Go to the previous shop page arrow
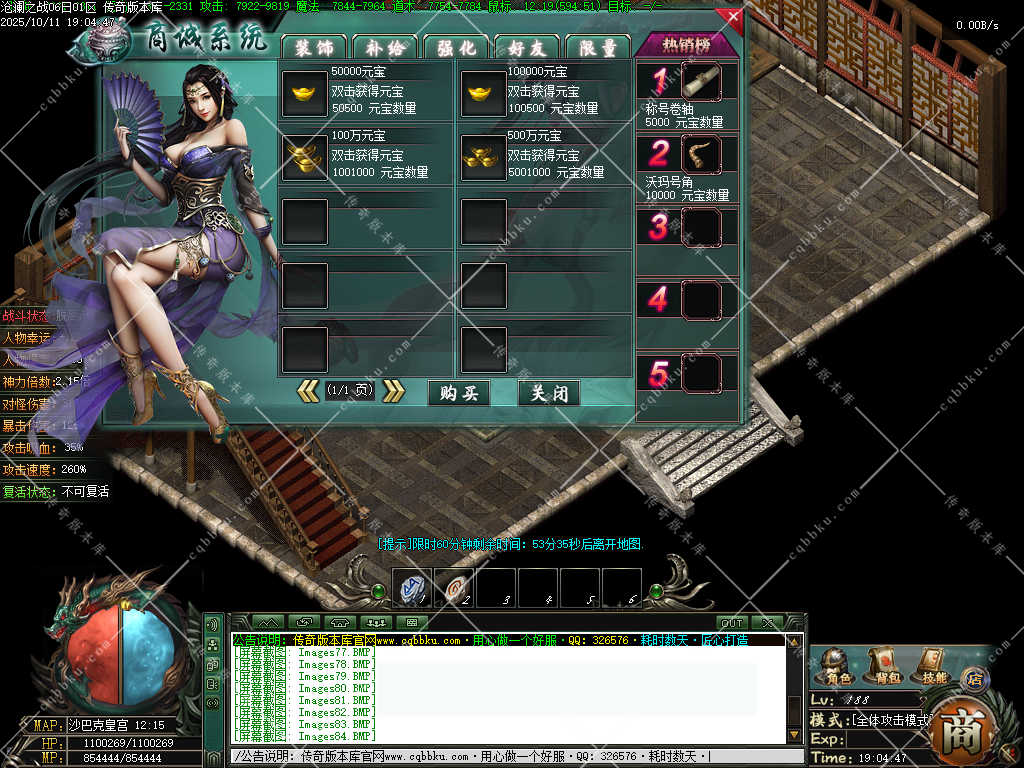This screenshot has height=768, width=1024. [309, 391]
